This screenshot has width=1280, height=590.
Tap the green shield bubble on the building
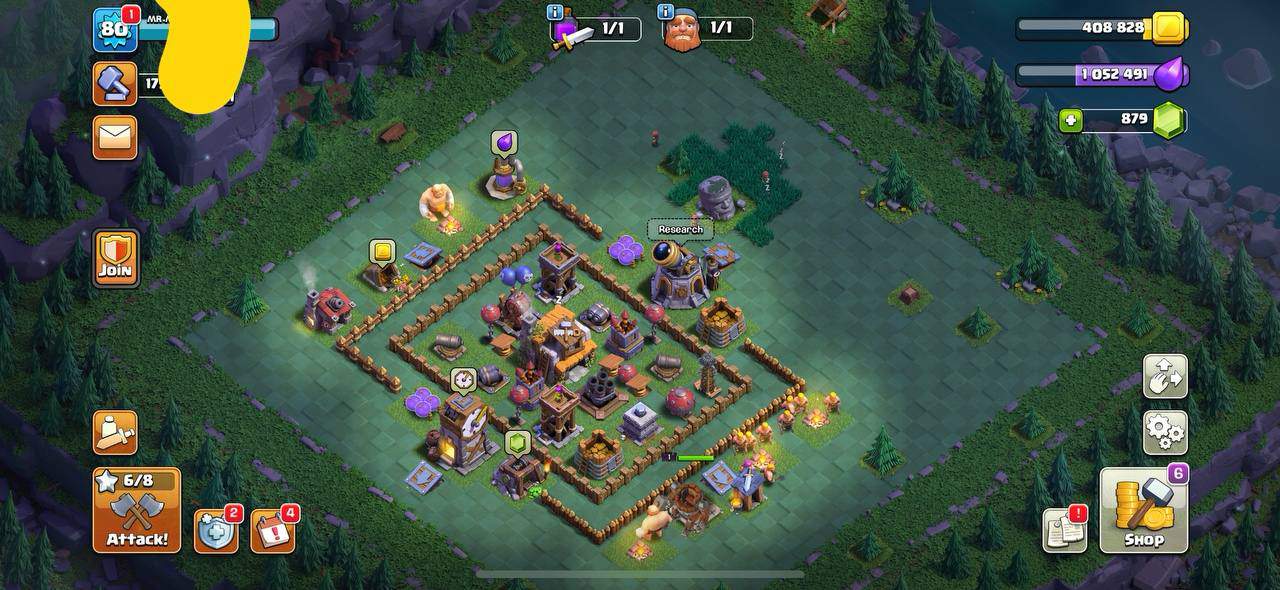point(517,442)
